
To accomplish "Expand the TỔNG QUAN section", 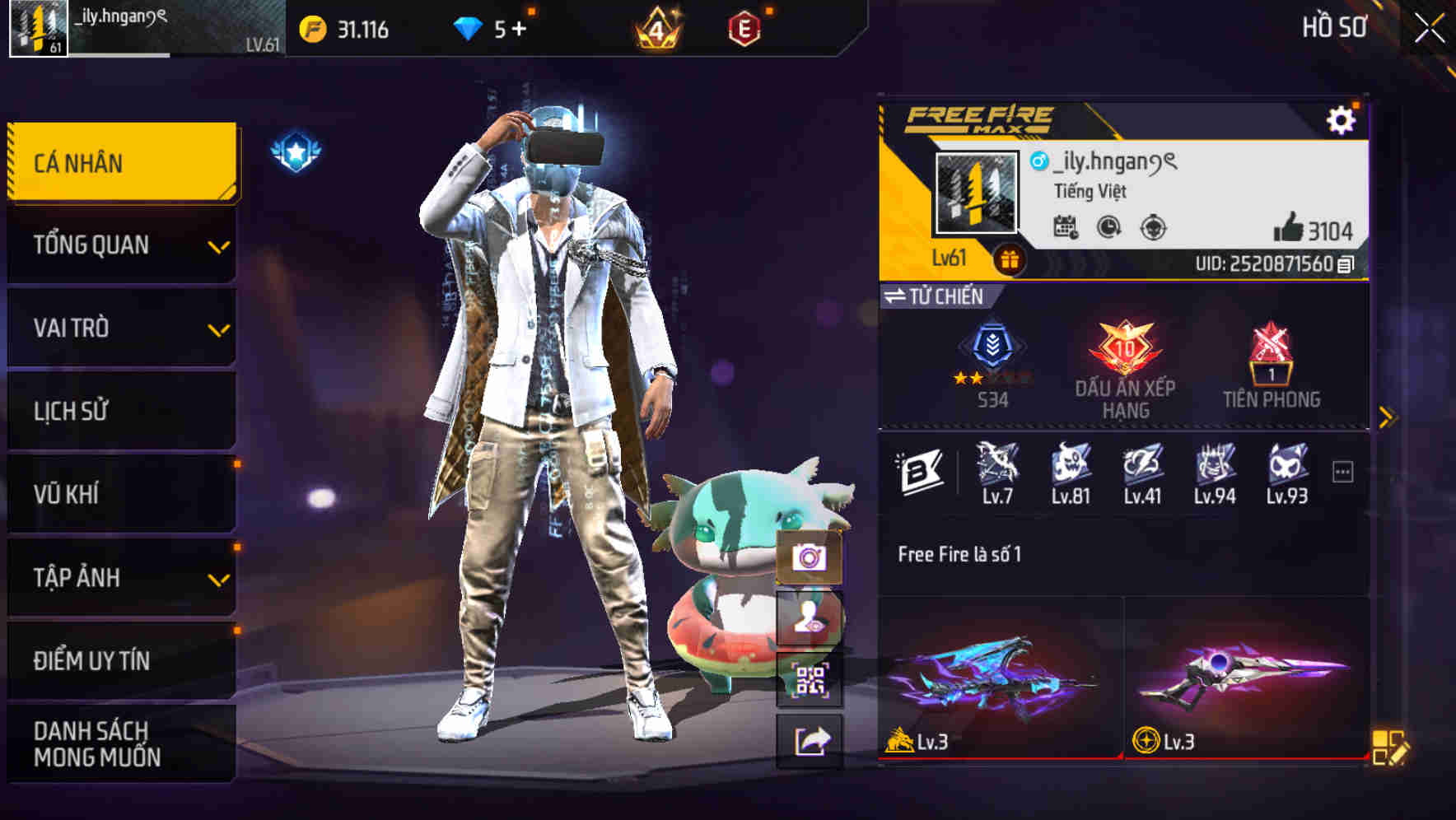I will pyautogui.click(x=121, y=245).
